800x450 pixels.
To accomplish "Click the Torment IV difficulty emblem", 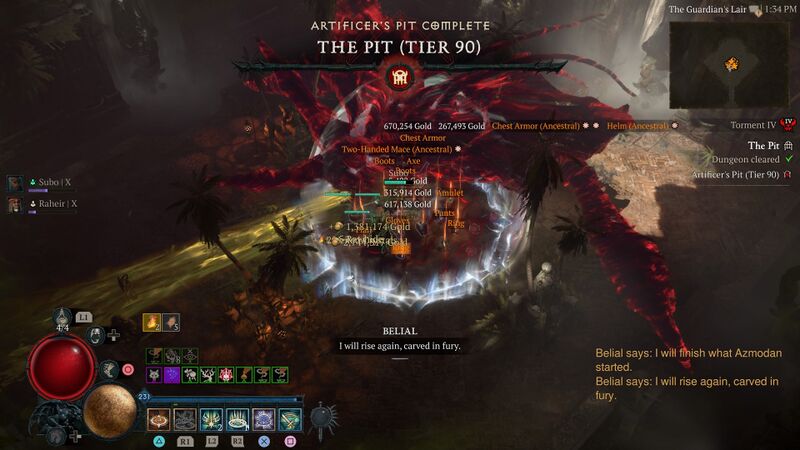I will click(x=787, y=124).
